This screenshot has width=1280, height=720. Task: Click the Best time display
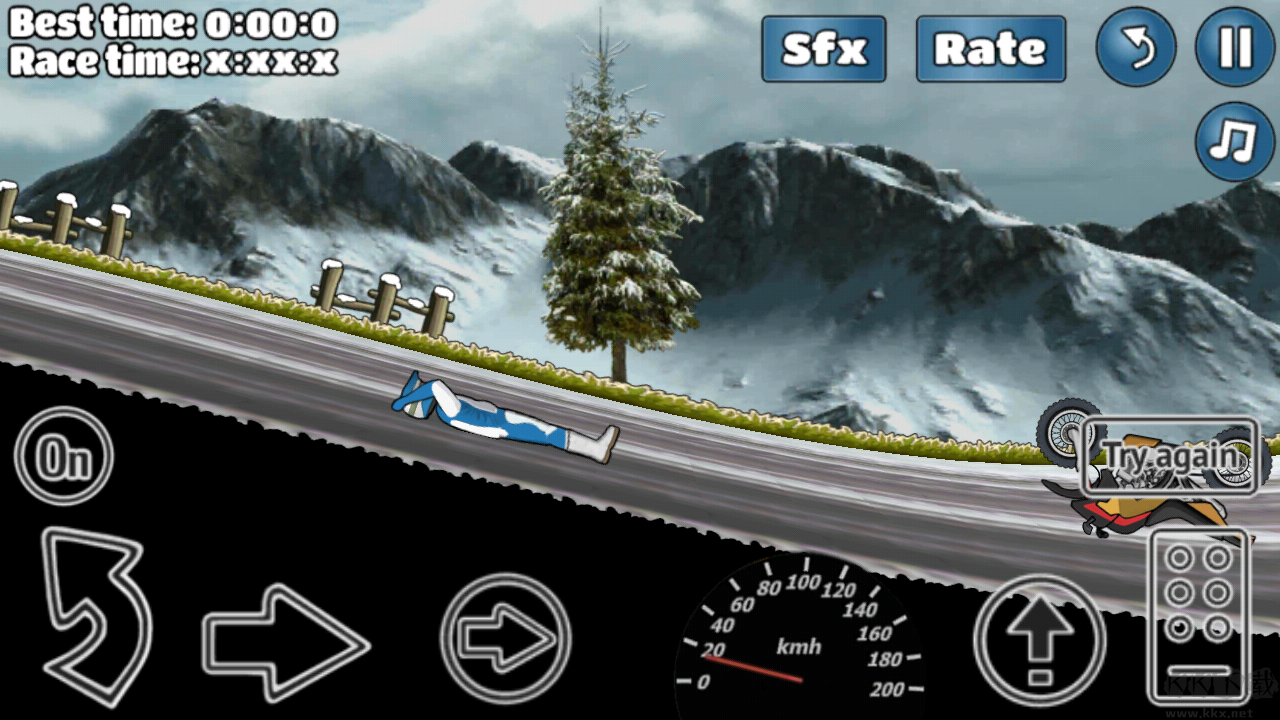170,22
